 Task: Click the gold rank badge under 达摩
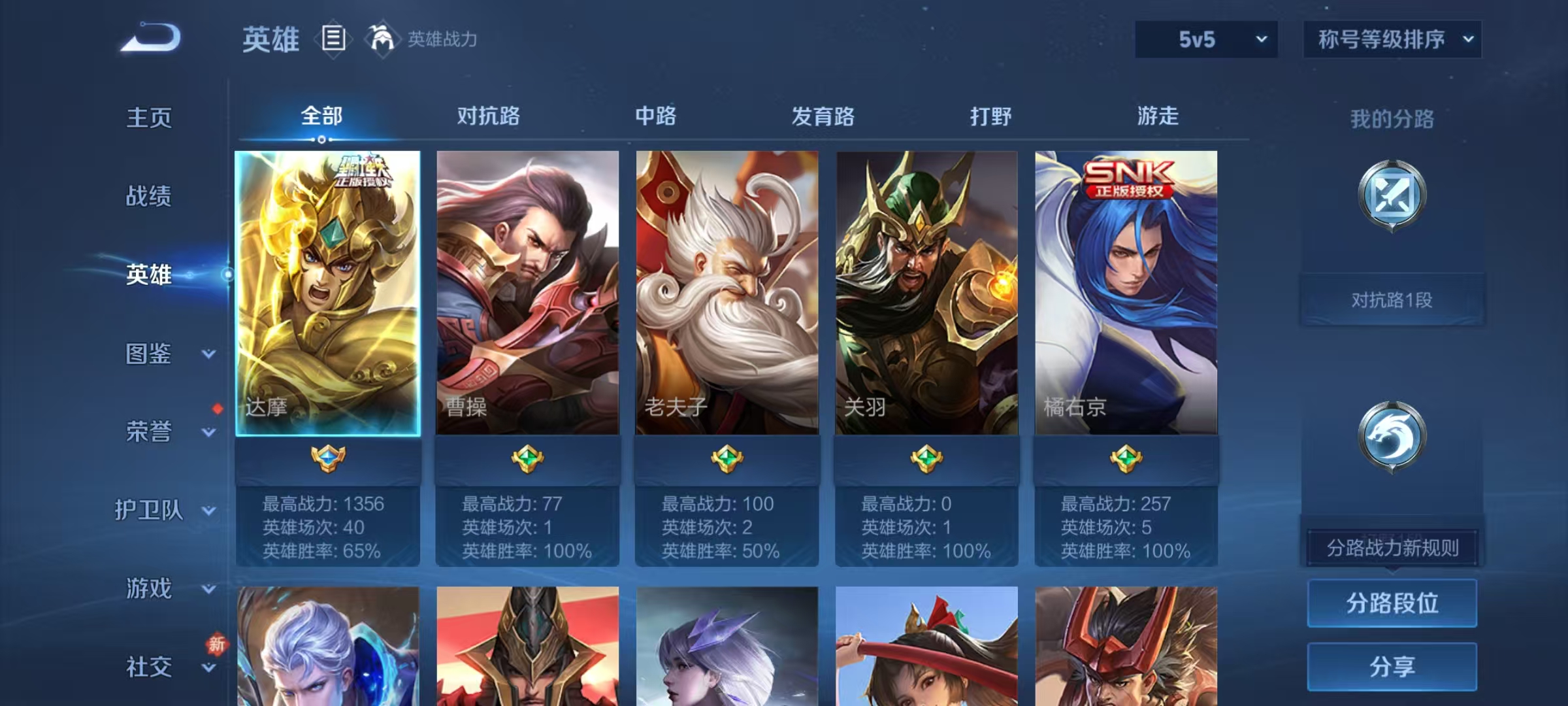pos(329,460)
